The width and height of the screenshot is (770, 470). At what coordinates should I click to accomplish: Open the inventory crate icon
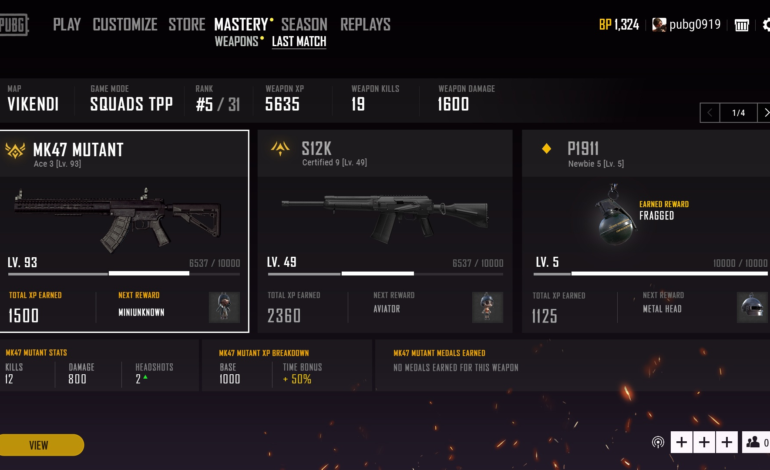[742, 25]
